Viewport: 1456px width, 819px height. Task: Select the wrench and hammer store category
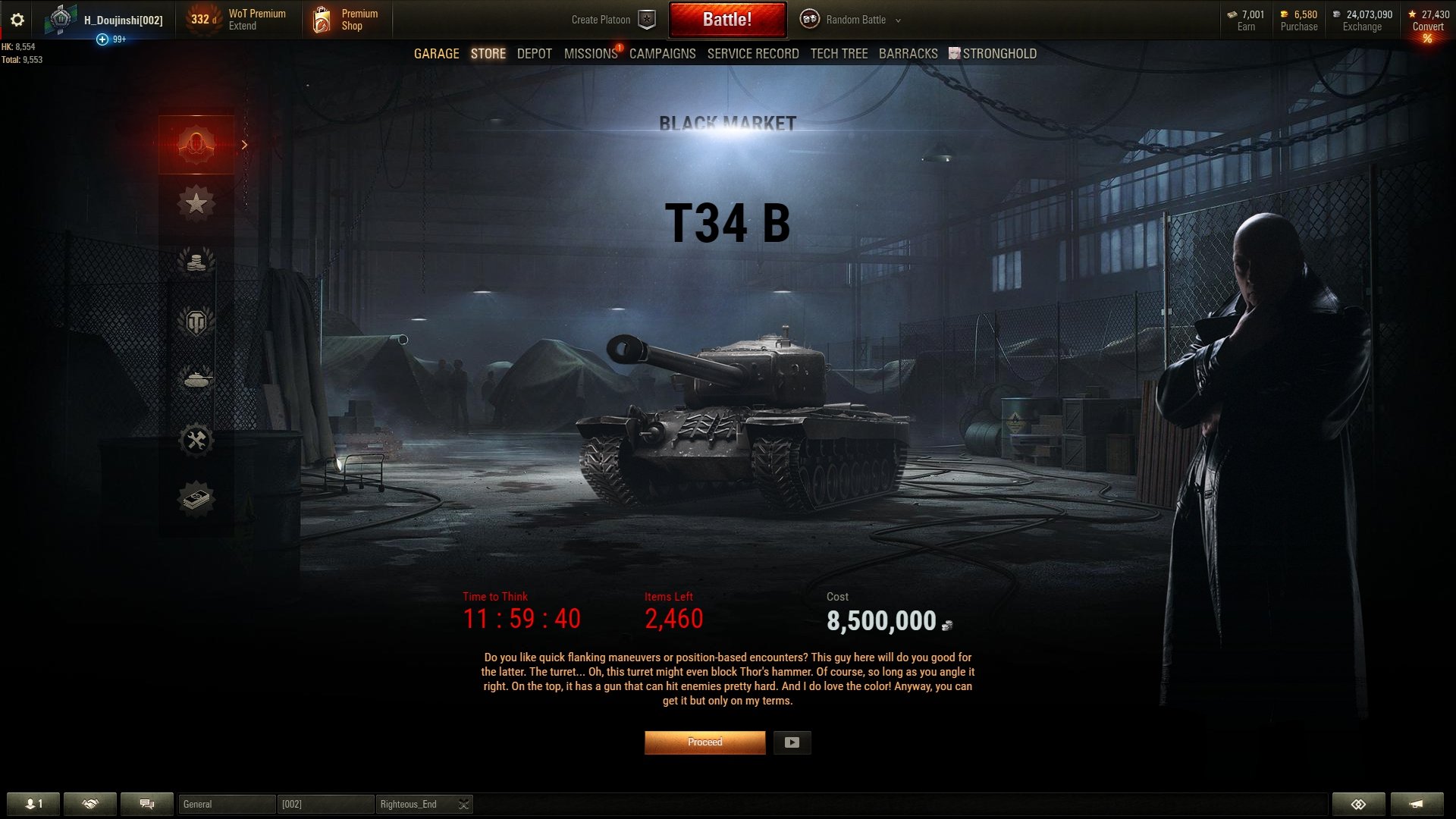[196, 440]
